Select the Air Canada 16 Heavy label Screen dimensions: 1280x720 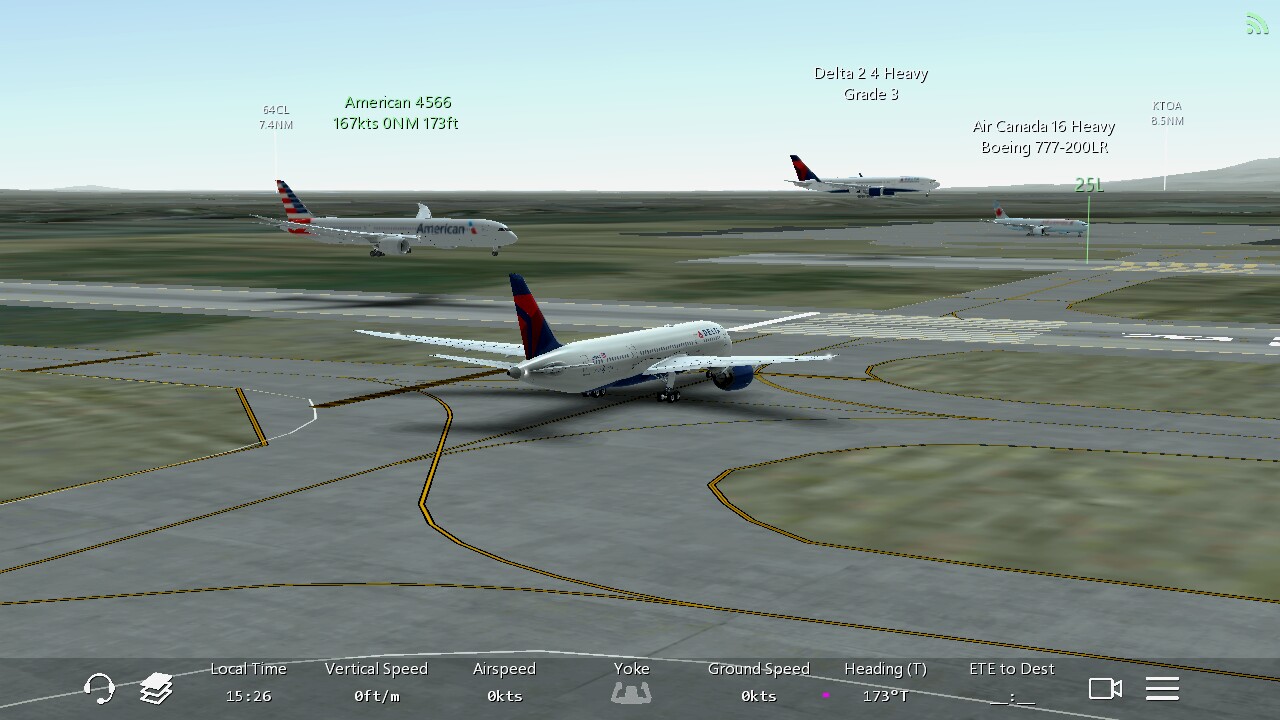click(1044, 137)
